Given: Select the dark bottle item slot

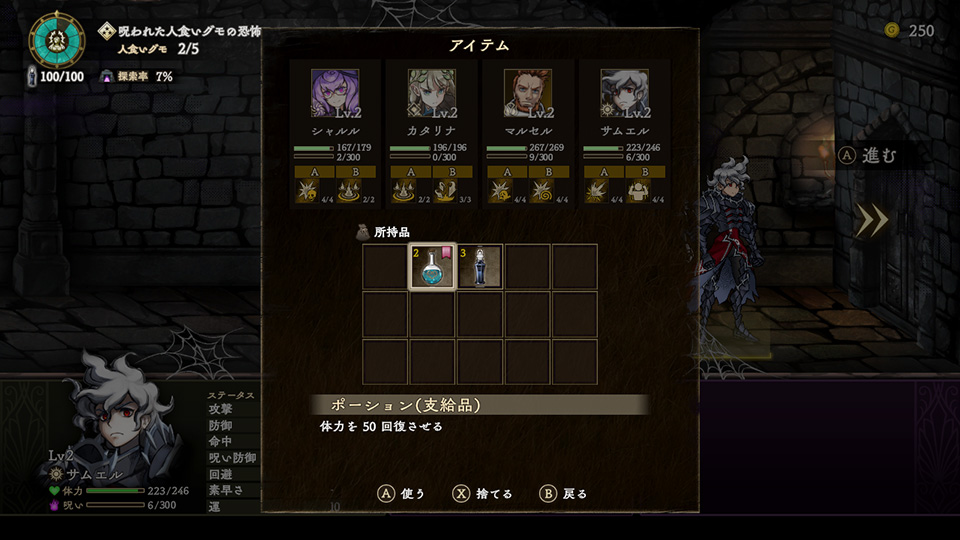Looking at the screenshot, I should pyautogui.click(x=481, y=267).
